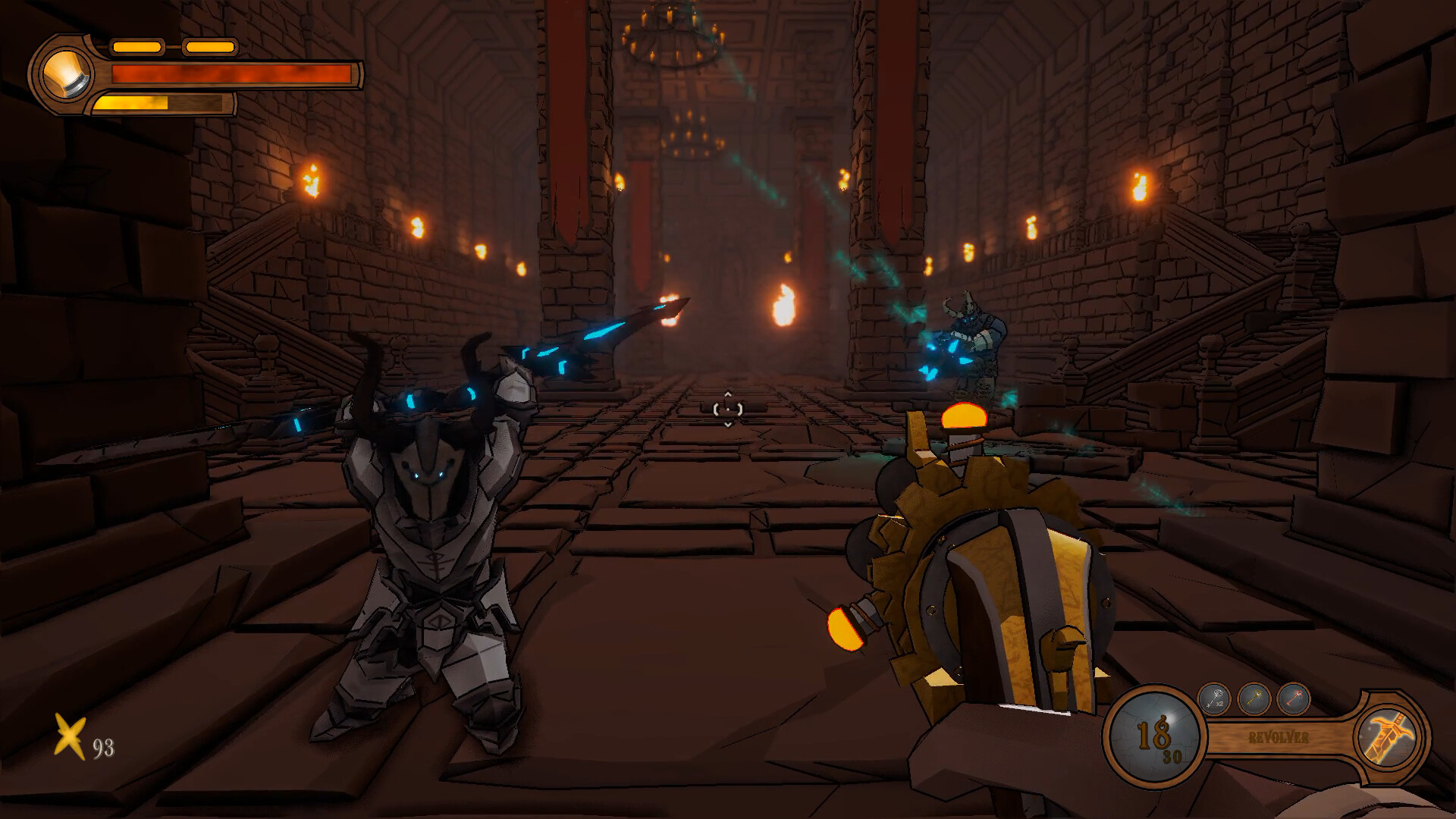Toggle the second charge pip above the health bar
This screenshot has height=819, width=1456.
click(210, 47)
